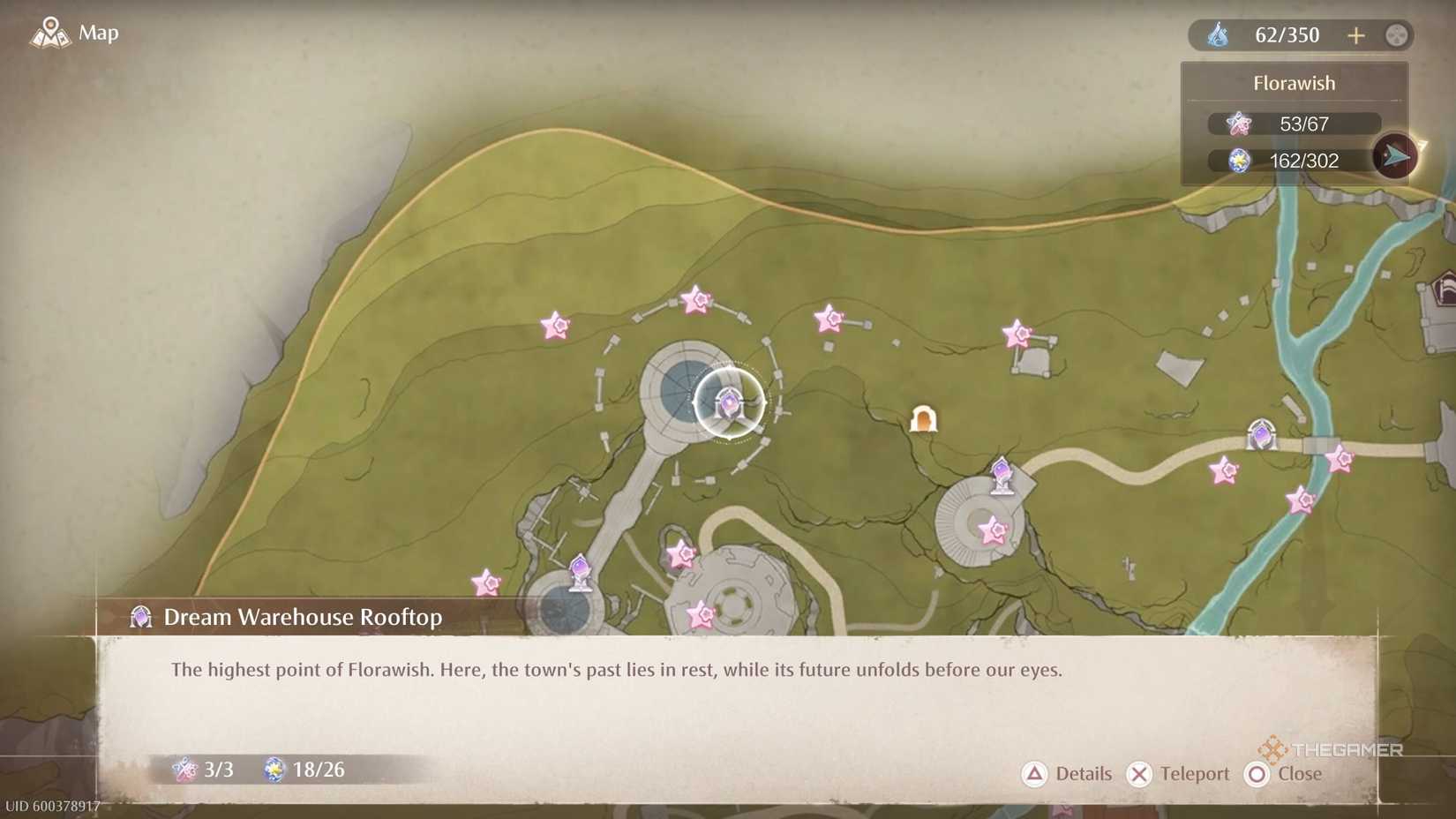Click the pink star collectible icon in the Florawish panel
This screenshot has height=819, width=1456.
pyautogui.click(x=1240, y=124)
